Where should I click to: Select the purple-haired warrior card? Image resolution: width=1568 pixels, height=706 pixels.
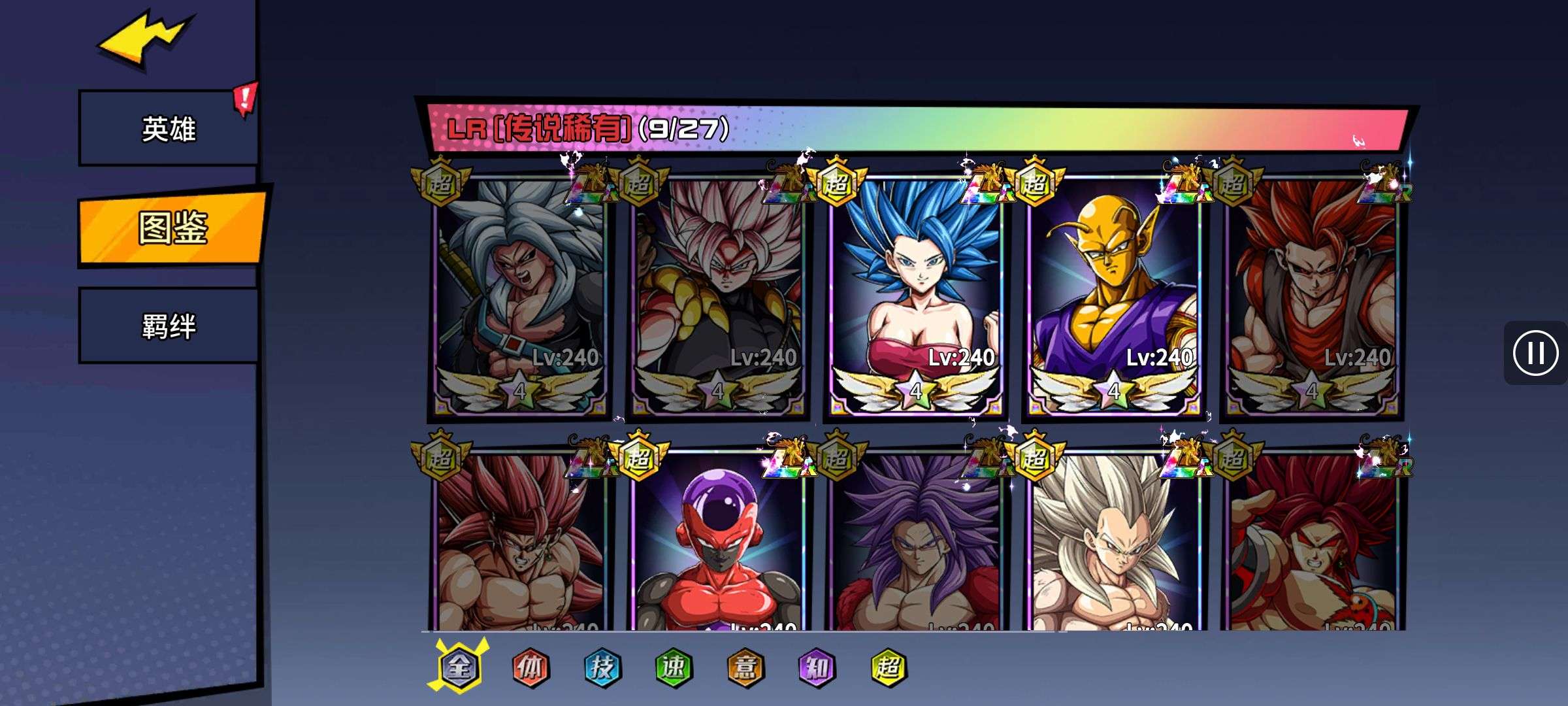pos(916,543)
